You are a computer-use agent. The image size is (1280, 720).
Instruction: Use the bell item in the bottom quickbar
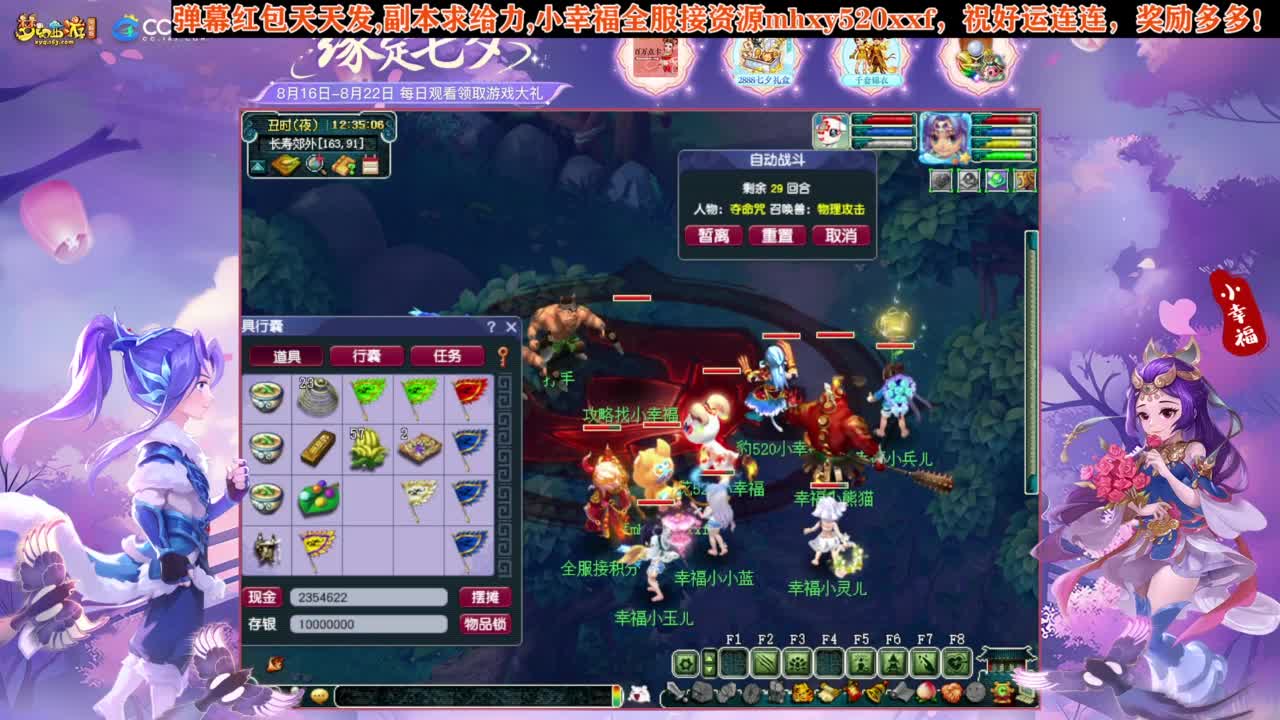pyautogui.click(x=875, y=692)
